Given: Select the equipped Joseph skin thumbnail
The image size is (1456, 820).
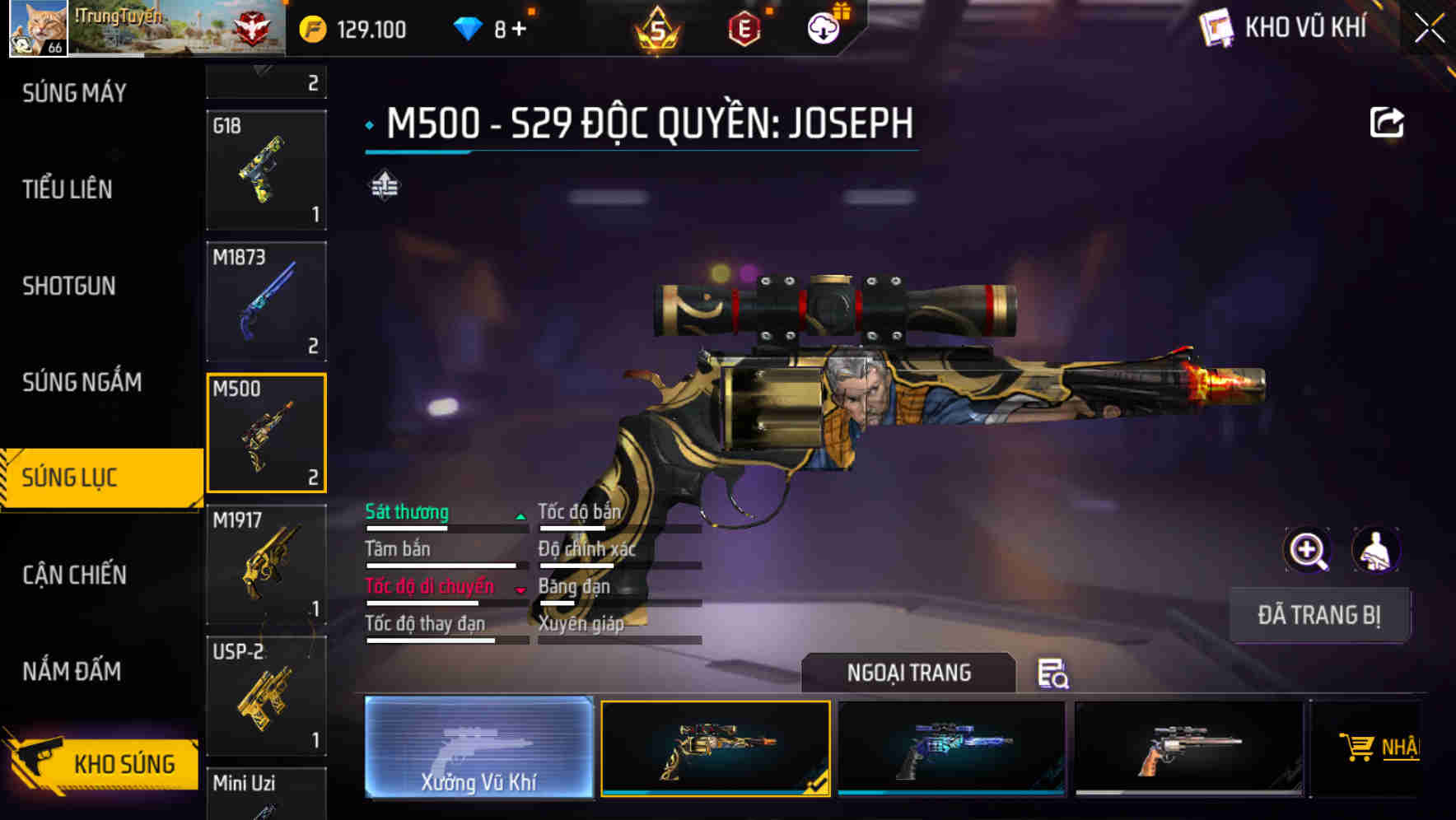Looking at the screenshot, I should pyautogui.click(x=716, y=749).
